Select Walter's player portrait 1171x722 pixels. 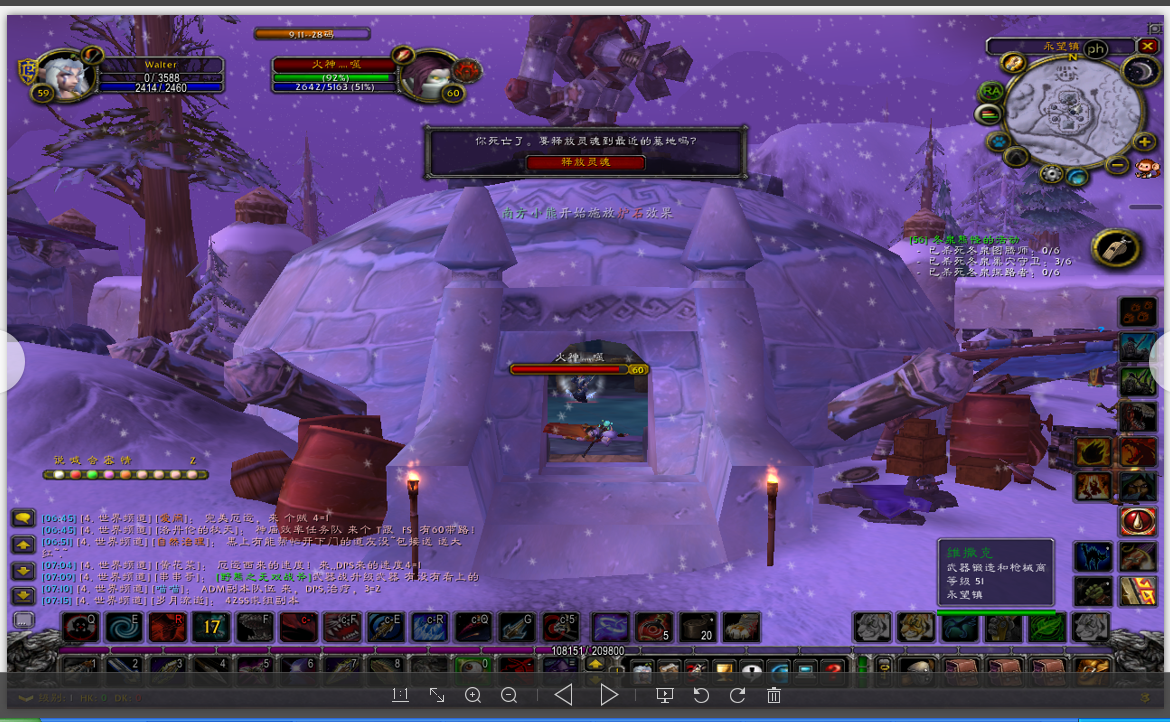67,75
